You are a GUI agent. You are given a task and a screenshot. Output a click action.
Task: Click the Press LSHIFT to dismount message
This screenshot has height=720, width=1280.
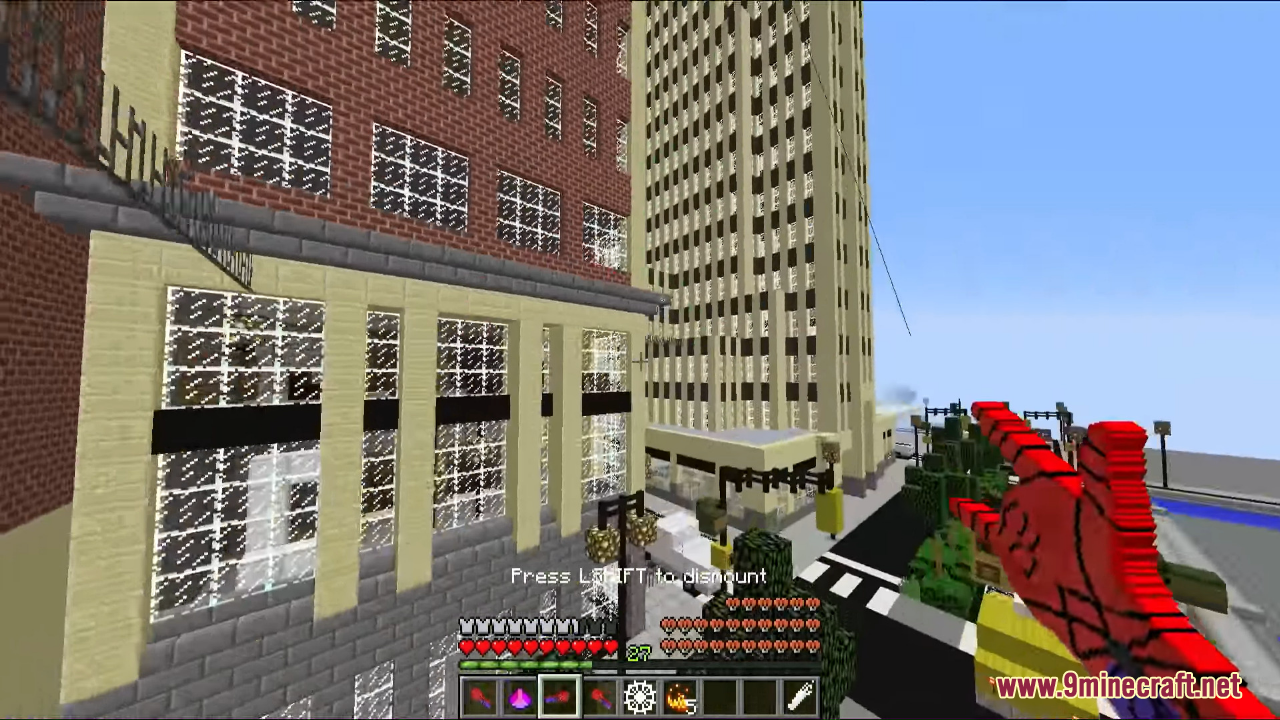pyautogui.click(x=640, y=576)
